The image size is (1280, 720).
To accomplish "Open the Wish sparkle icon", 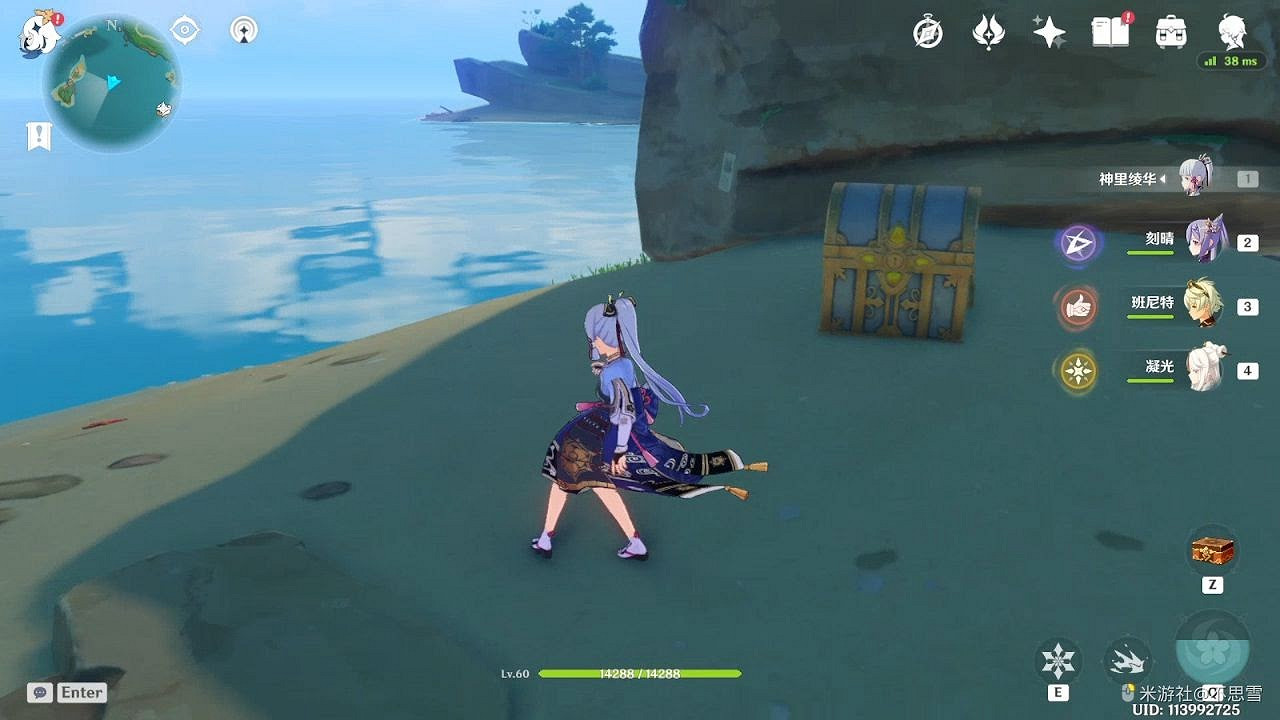I will pyautogui.click(x=1048, y=32).
